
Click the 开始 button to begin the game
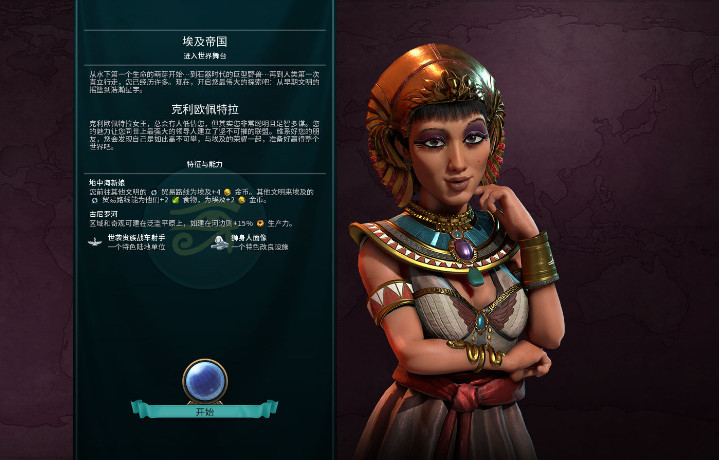coord(204,411)
